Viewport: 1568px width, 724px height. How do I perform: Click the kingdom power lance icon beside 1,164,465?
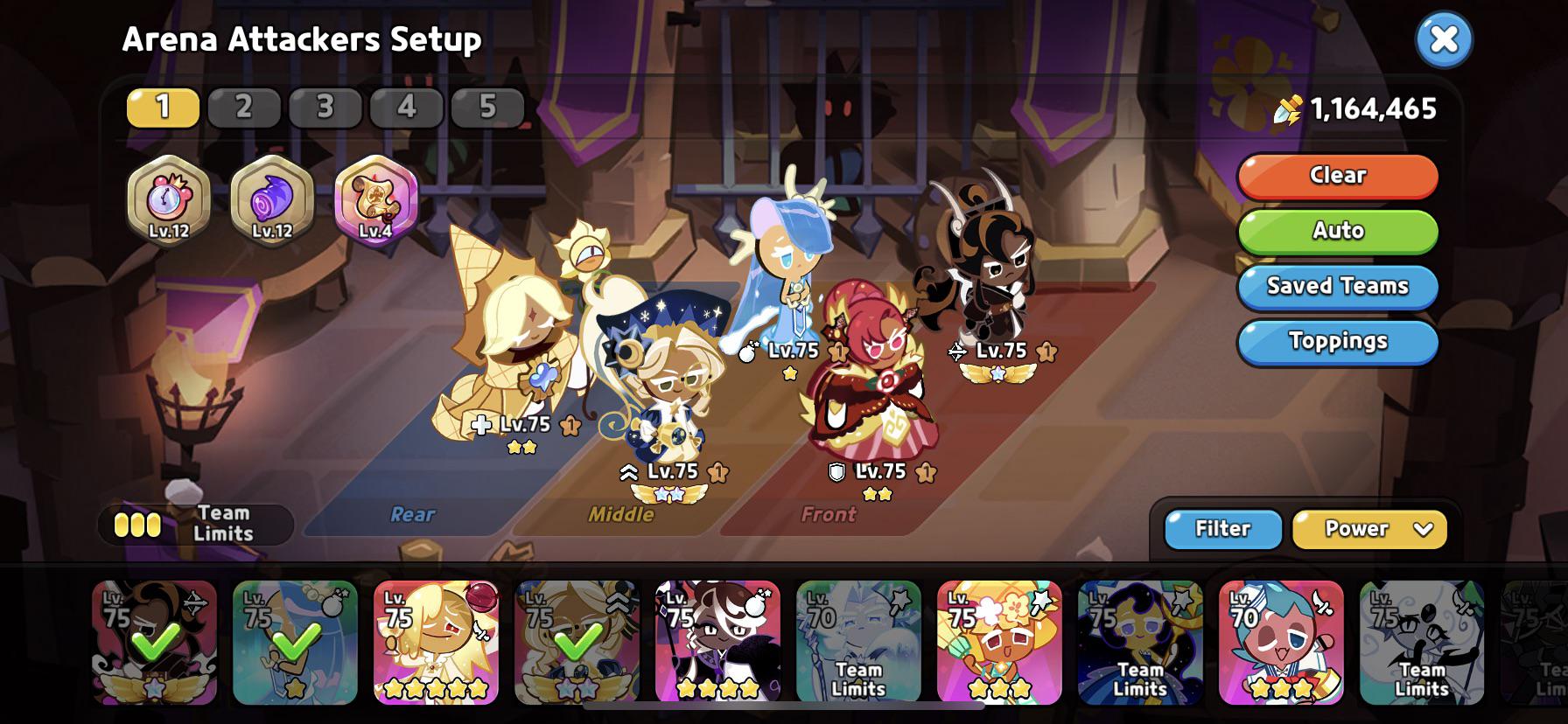tap(1290, 108)
